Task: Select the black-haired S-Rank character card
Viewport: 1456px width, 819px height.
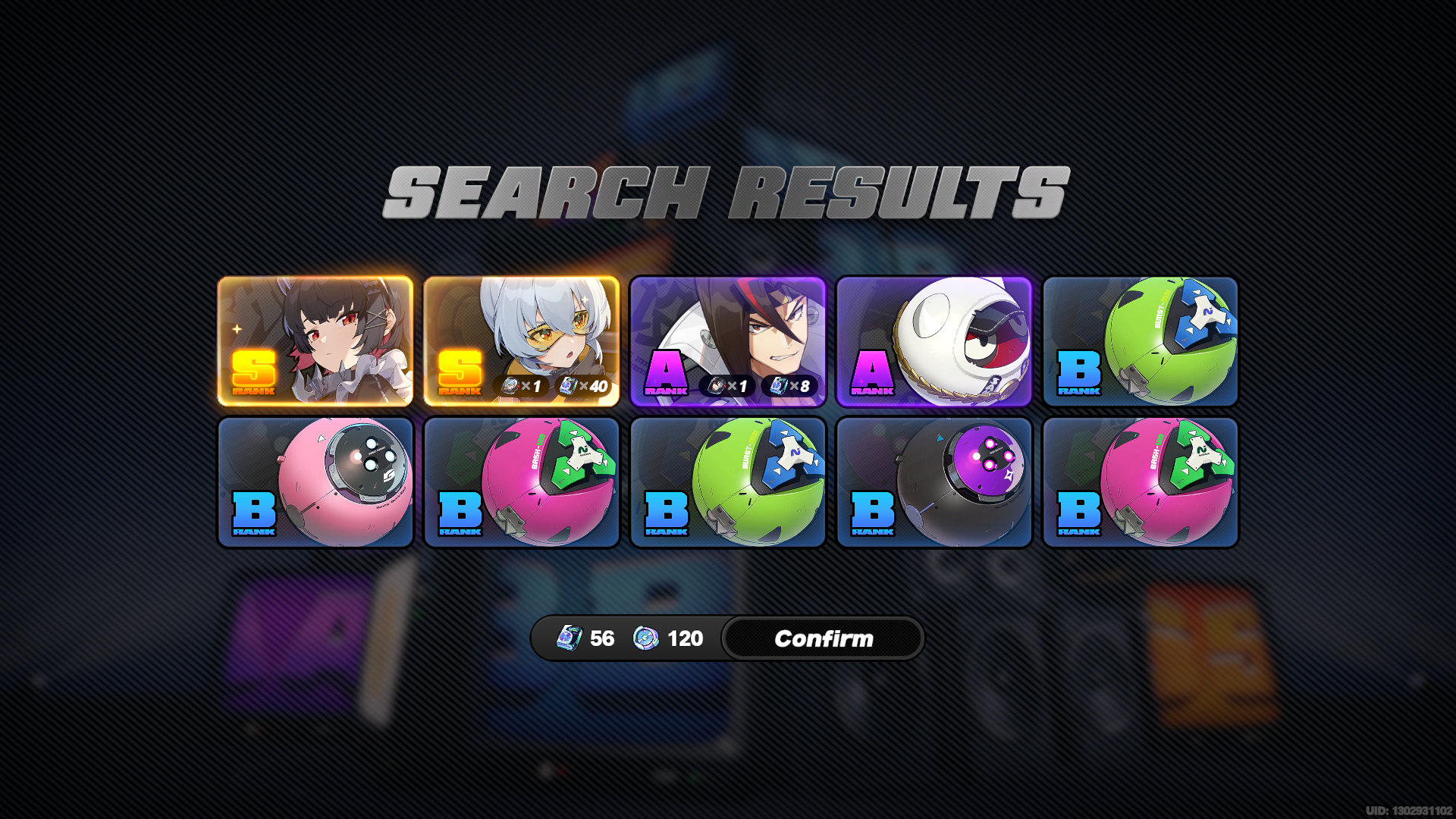Action: click(315, 341)
